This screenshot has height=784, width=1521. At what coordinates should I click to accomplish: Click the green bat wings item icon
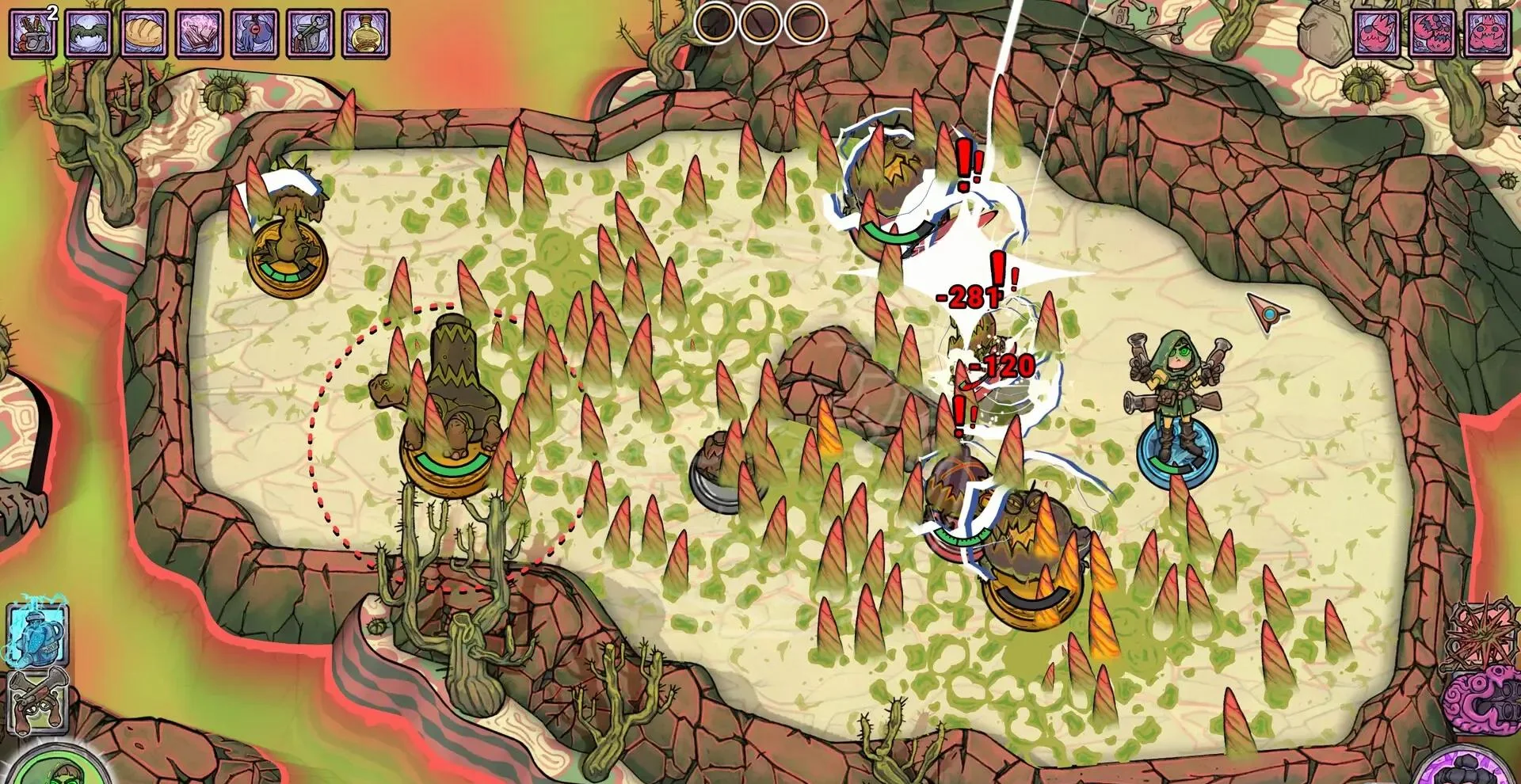click(89, 32)
